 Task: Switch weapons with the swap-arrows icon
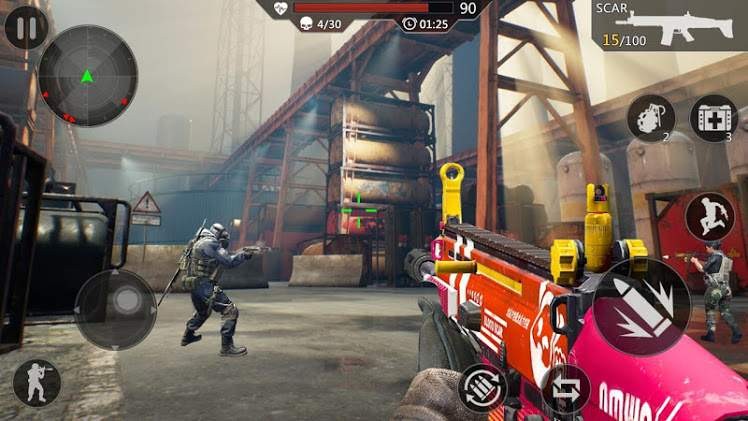(x=565, y=388)
